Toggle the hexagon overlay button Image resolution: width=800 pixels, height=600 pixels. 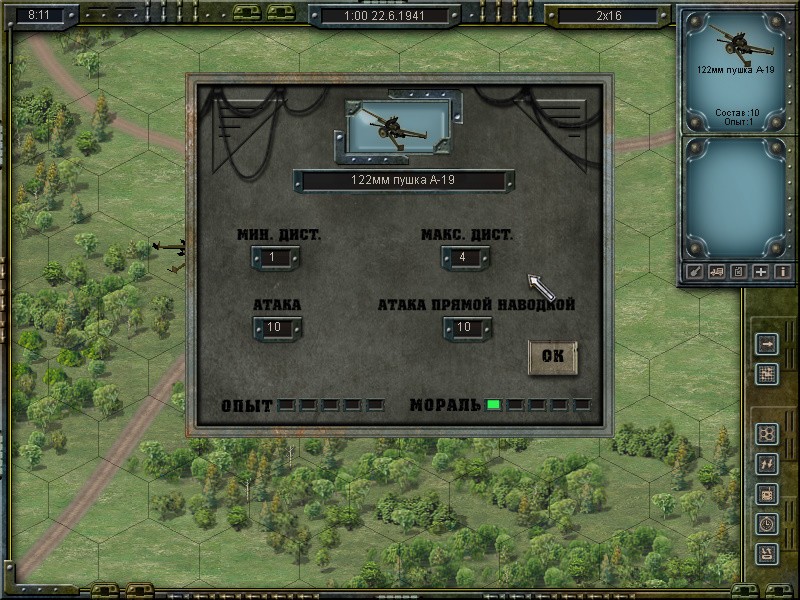767,434
